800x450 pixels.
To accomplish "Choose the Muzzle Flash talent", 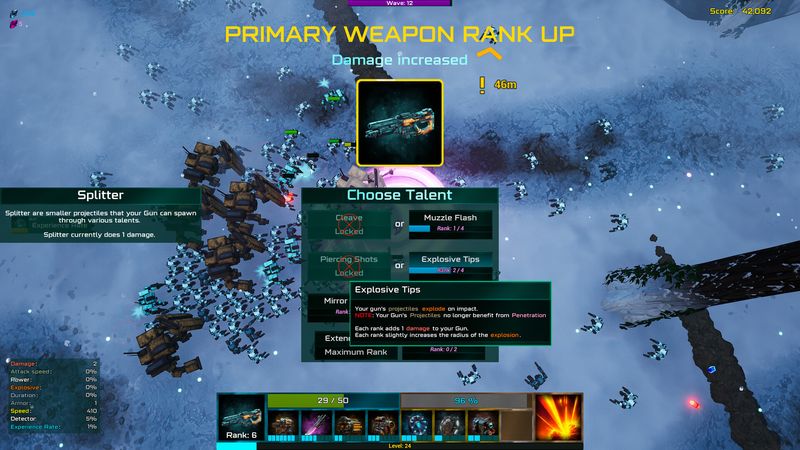I will [450, 223].
